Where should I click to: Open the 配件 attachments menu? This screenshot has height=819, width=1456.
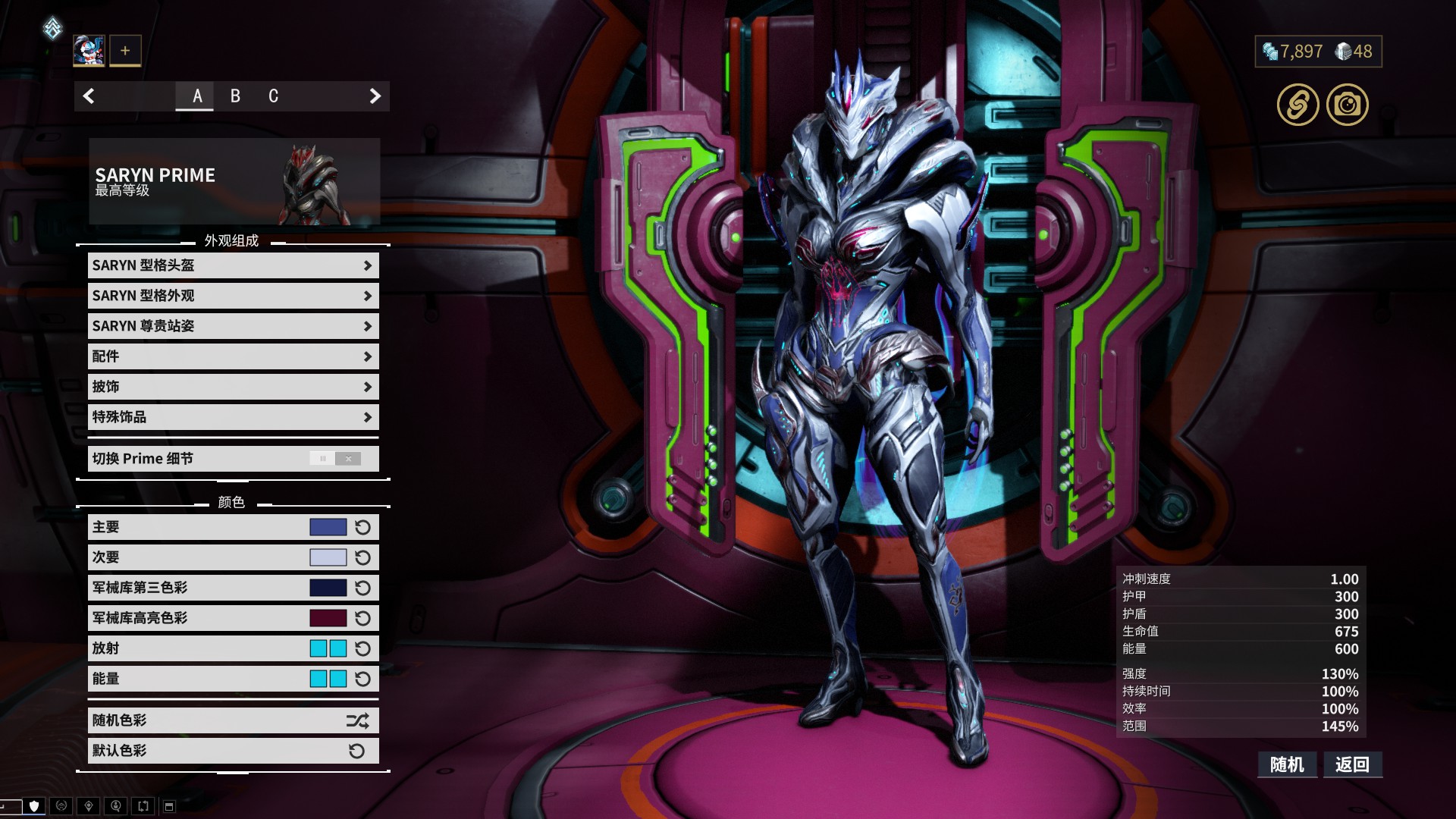(x=233, y=356)
